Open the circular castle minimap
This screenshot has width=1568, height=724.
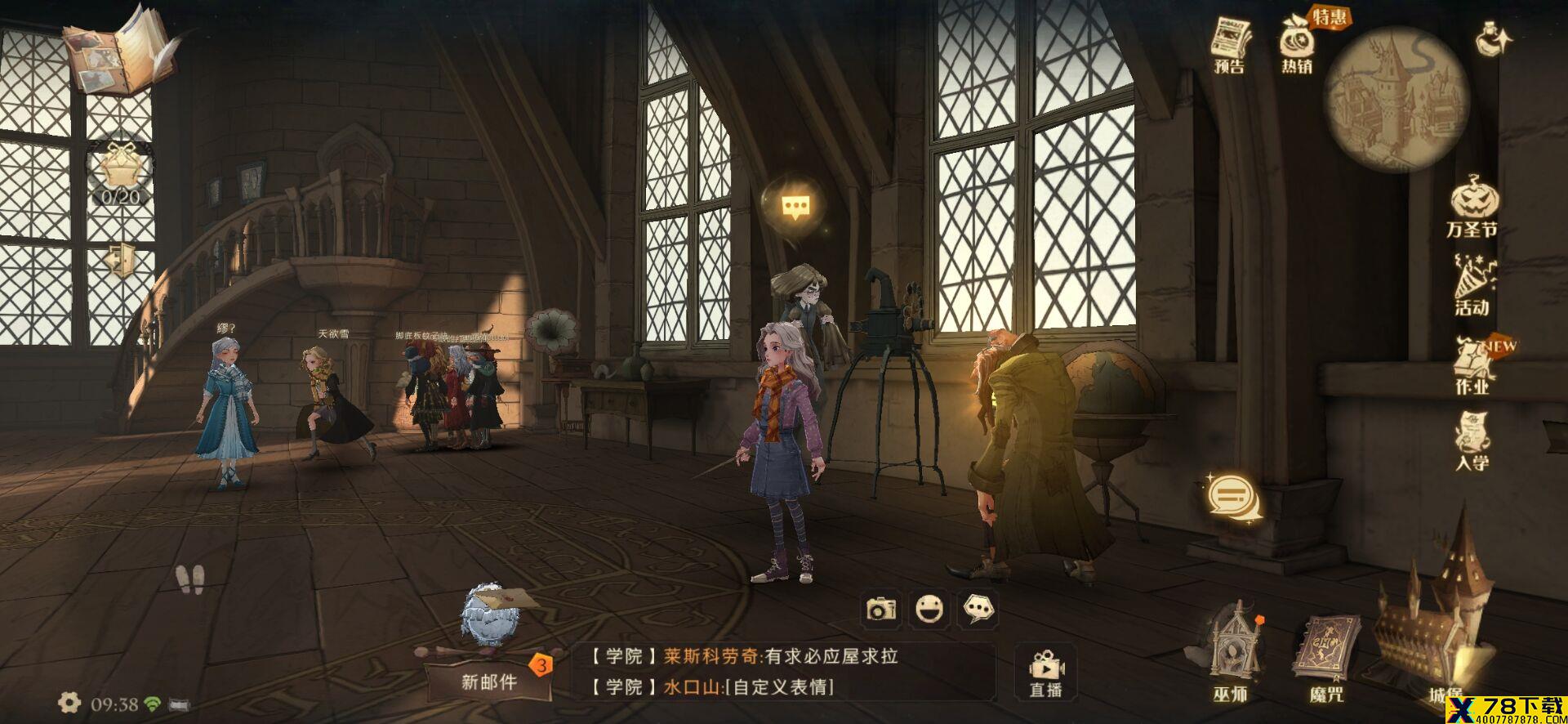(x=1396, y=100)
